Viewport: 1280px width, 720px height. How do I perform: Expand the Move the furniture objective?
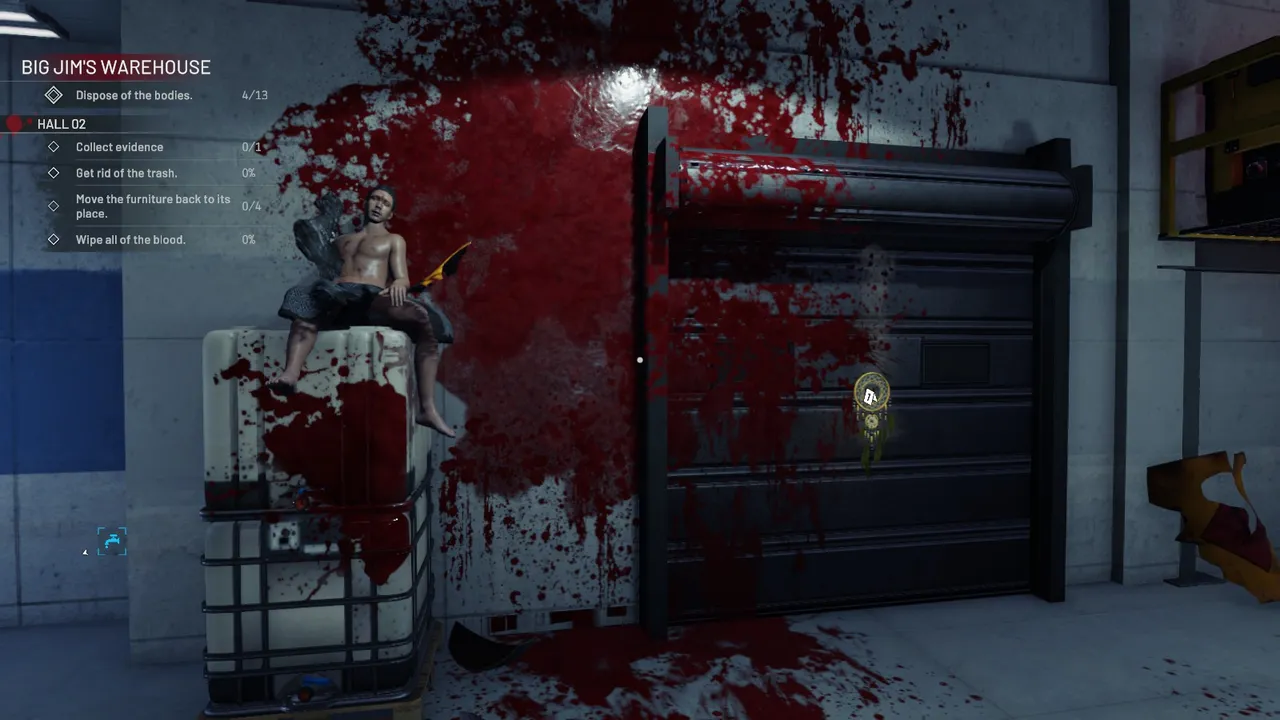153,206
